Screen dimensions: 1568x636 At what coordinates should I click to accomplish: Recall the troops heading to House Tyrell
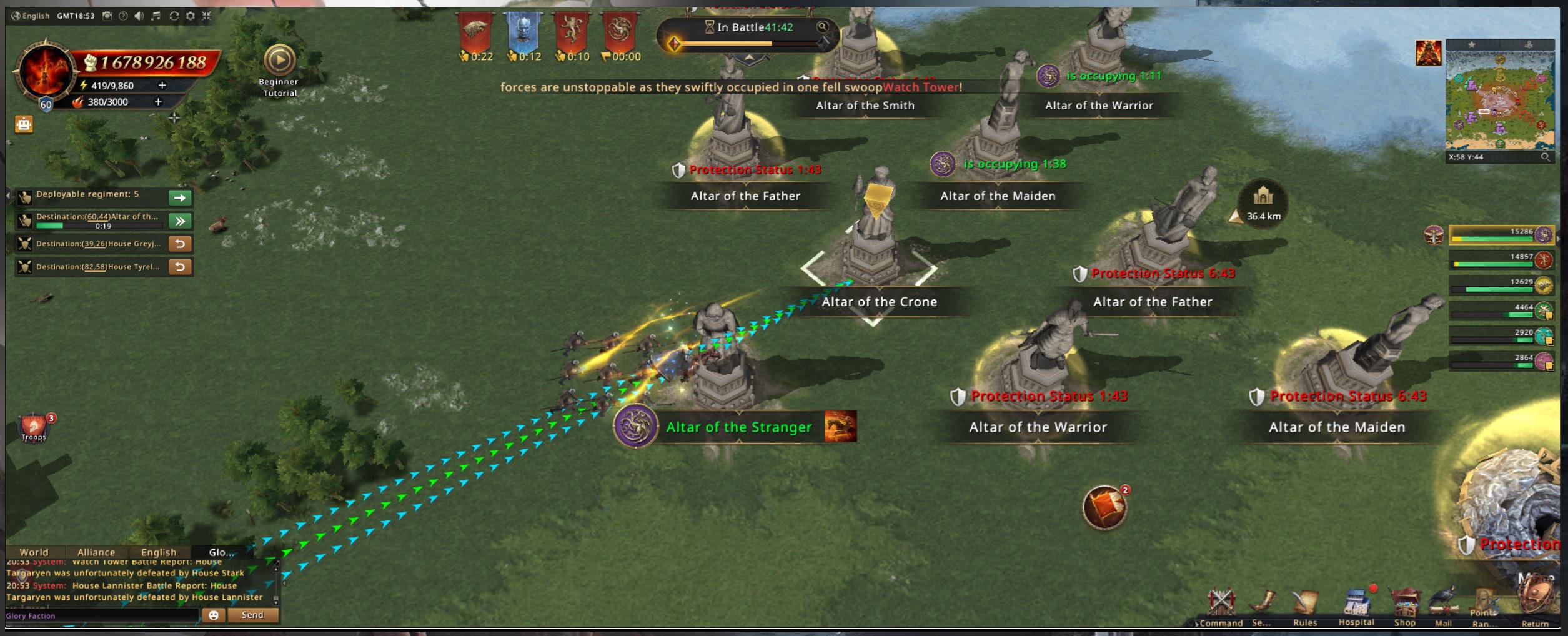[x=180, y=267]
